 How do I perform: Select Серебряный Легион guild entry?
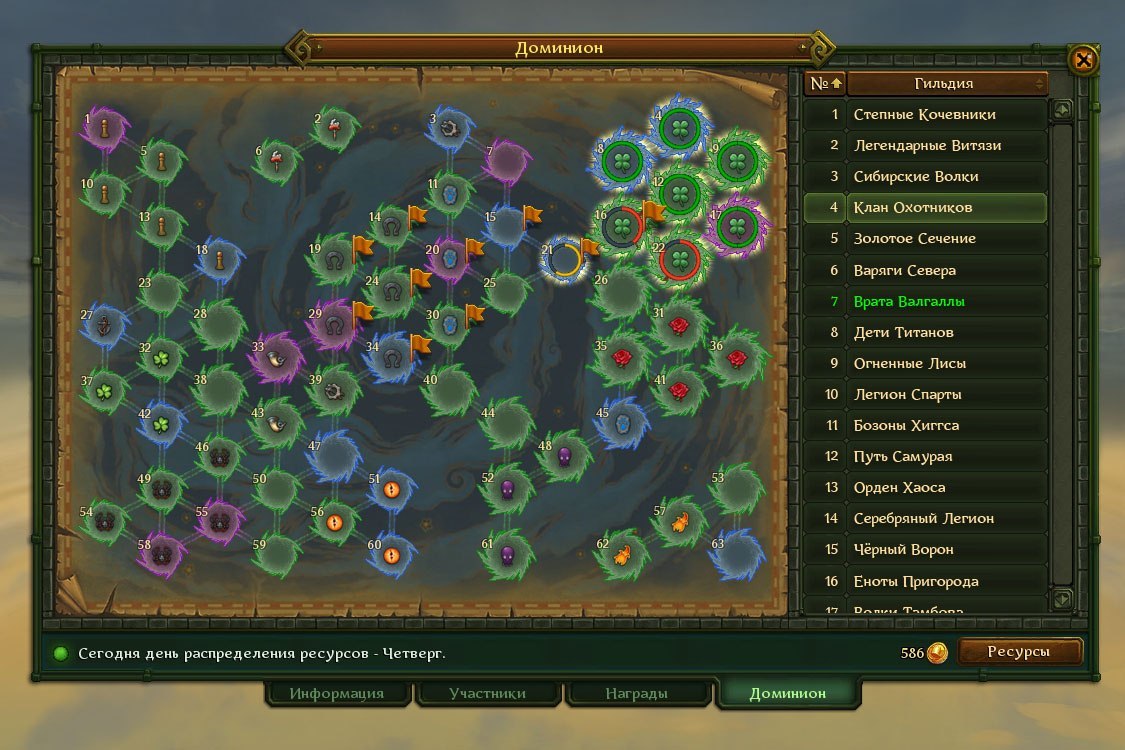coord(925,518)
